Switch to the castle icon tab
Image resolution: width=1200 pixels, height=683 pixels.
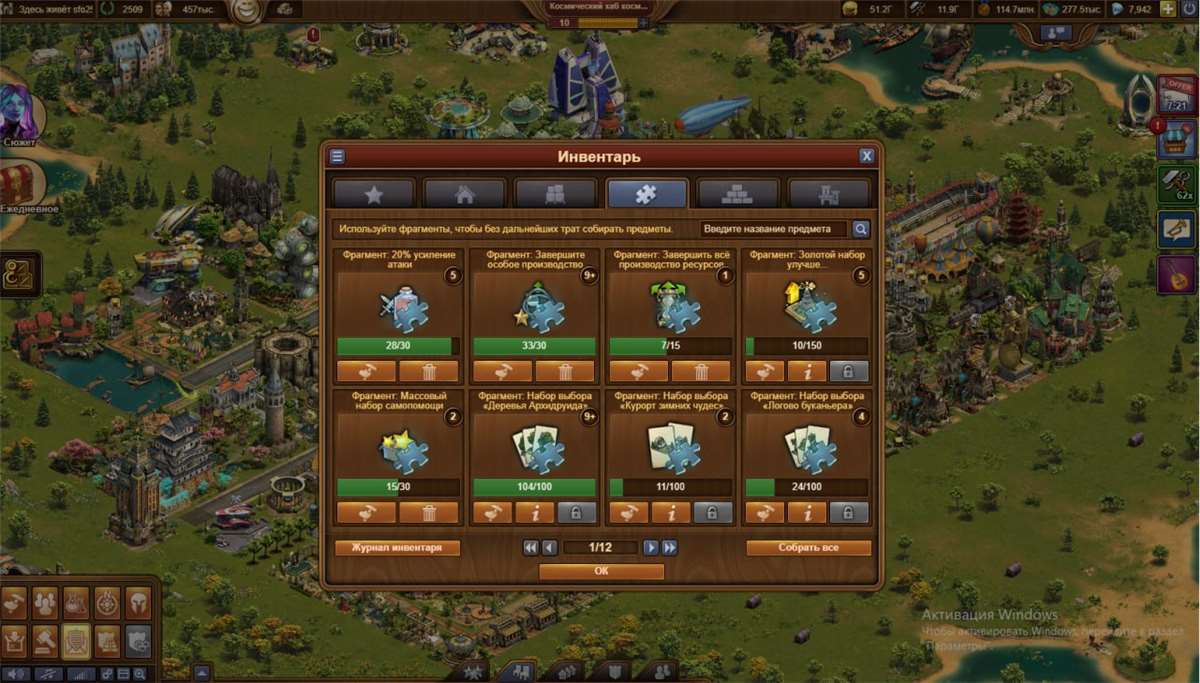(x=828, y=193)
